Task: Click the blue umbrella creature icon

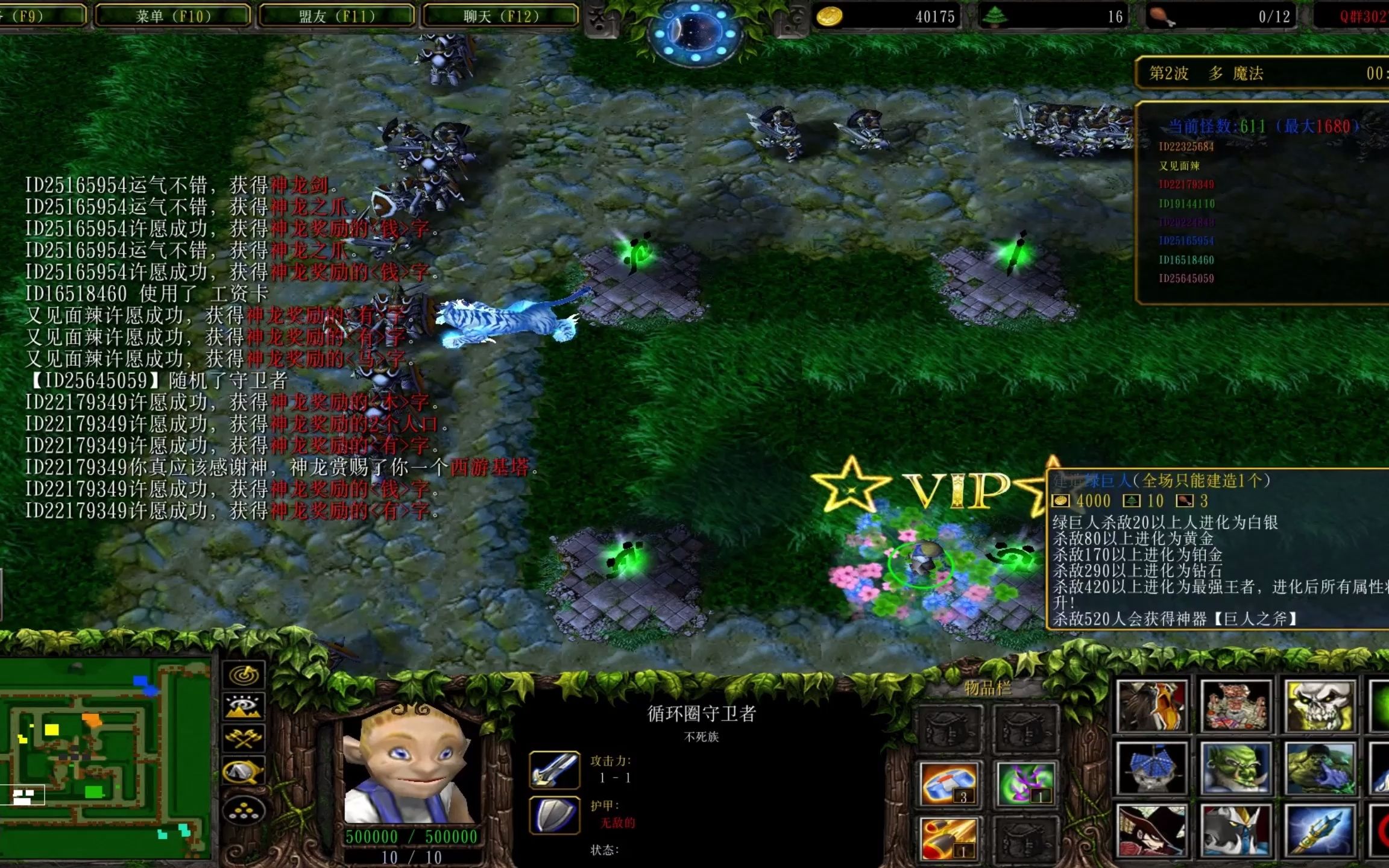Action: point(1151,767)
